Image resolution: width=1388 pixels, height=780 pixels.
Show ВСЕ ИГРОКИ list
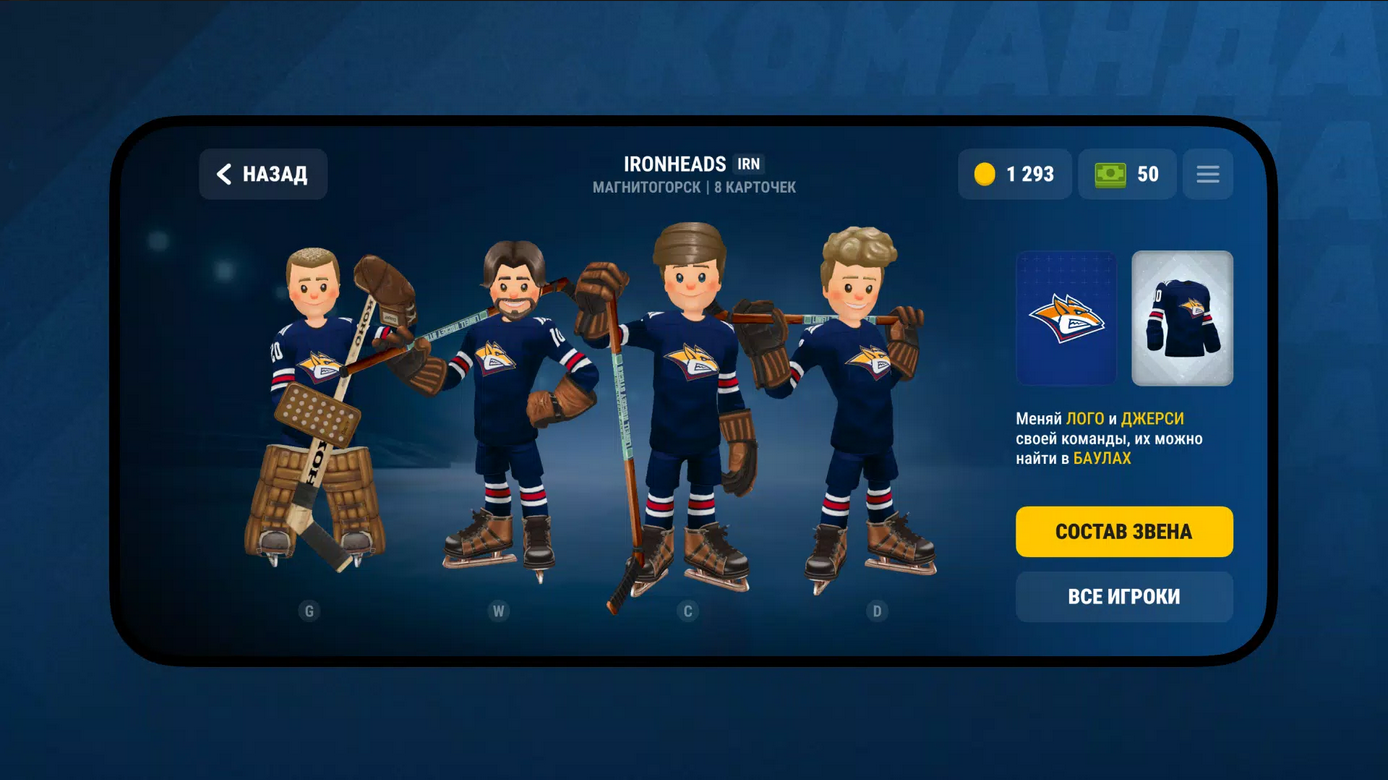(x=1124, y=597)
